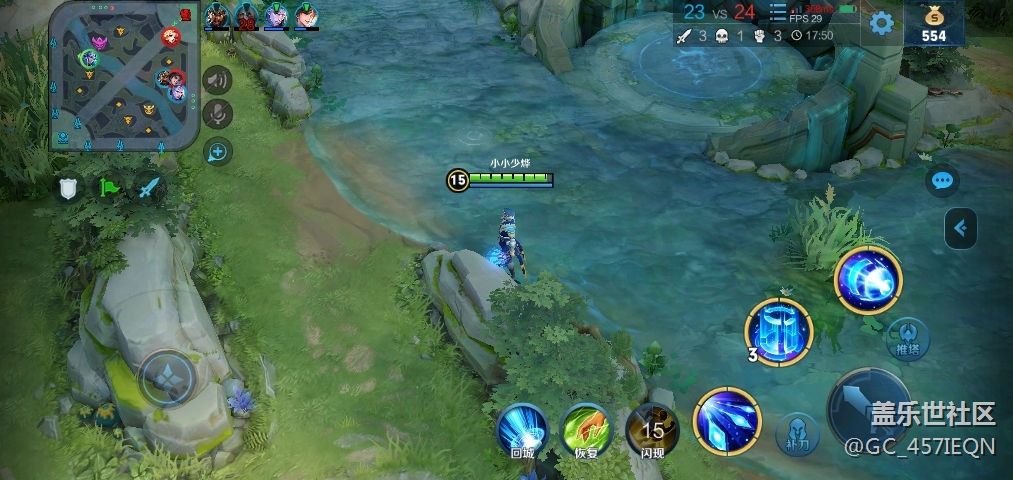
Task: Tap the 推塔 push tower button
Action: tap(907, 339)
